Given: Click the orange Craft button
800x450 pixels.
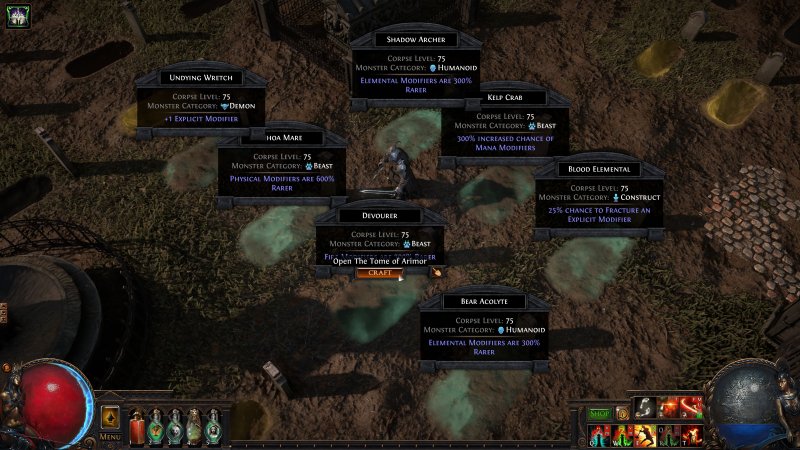Looking at the screenshot, I should coord(379,272).
